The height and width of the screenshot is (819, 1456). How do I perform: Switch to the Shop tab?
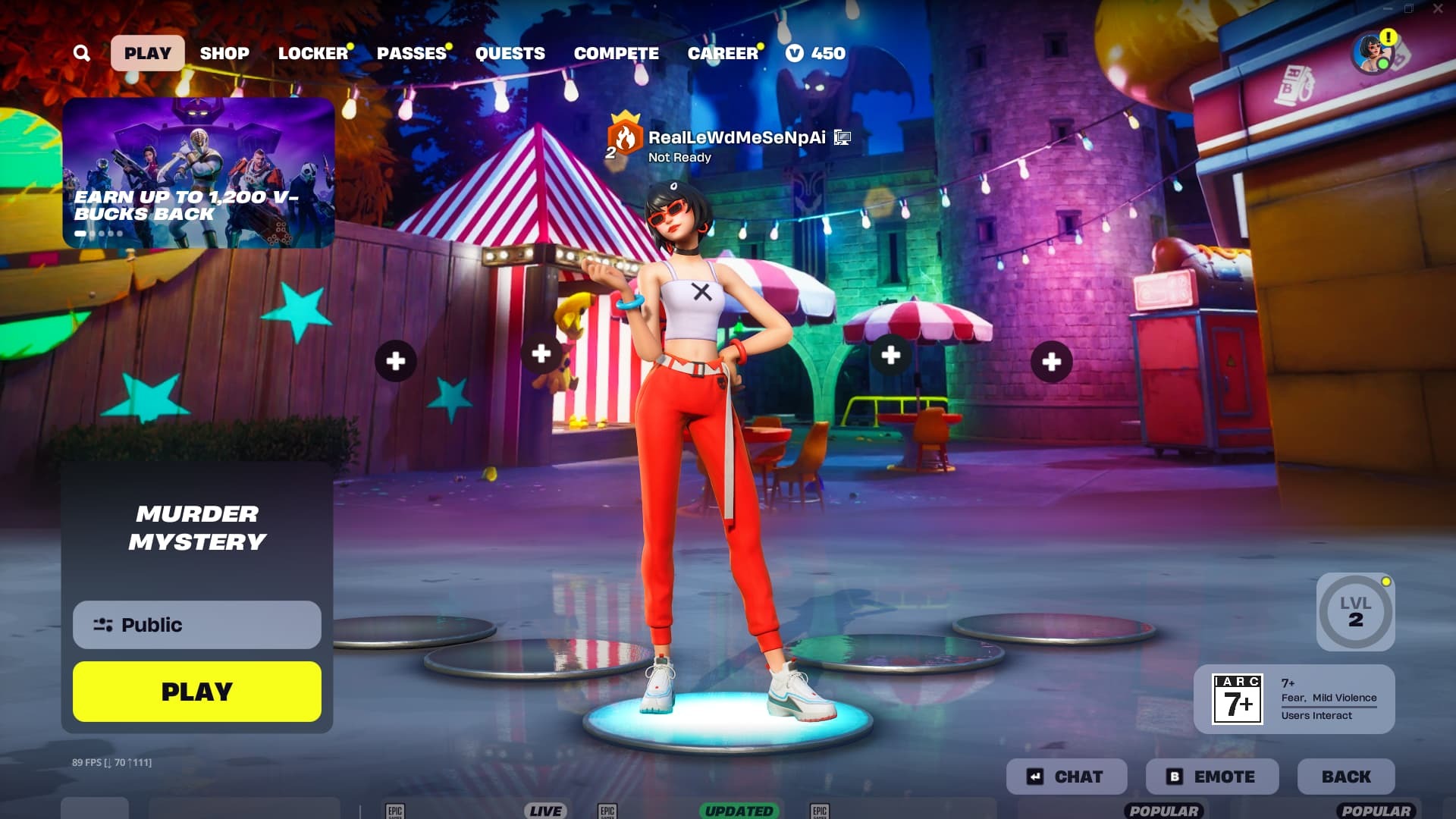click(x=224, y=53)
